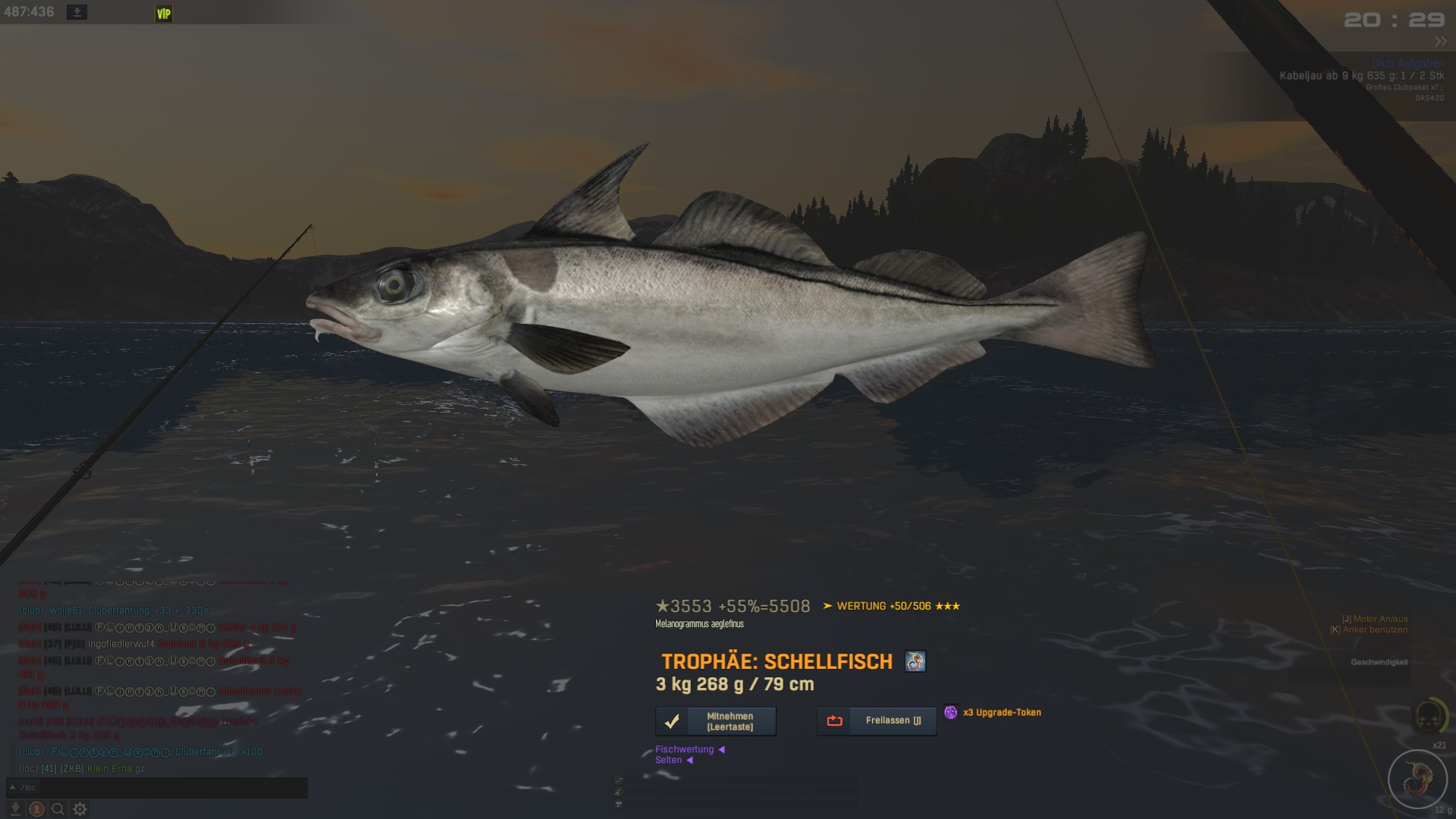Open the chat channel selector arrow

coord(12,787)
